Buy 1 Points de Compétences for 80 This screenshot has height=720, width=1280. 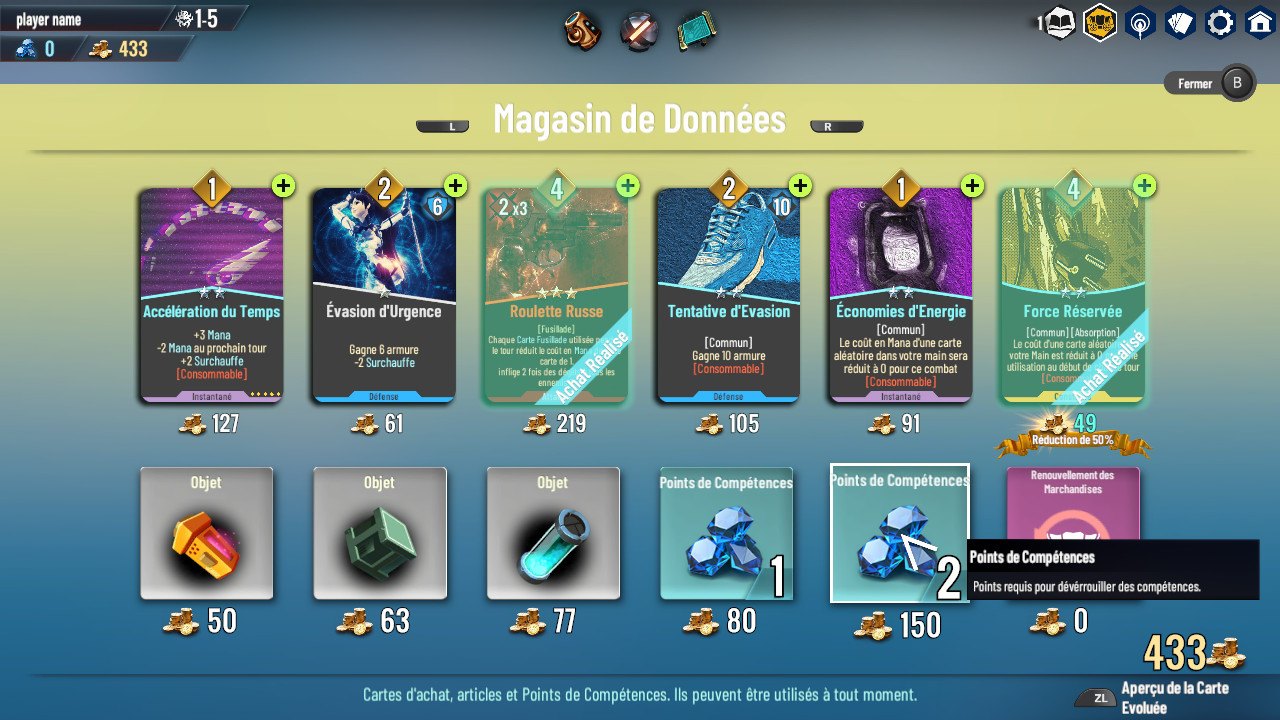pyautogui.click(x=726, y=534)
